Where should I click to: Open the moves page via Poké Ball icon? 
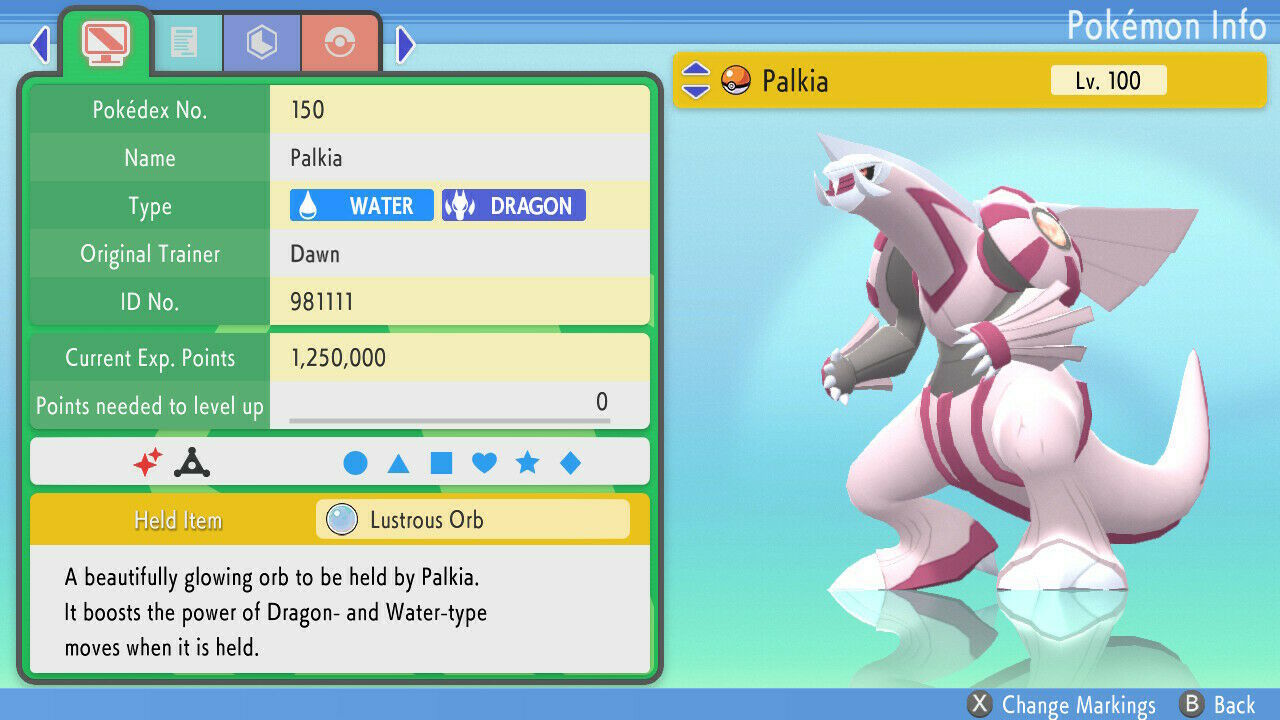(x=340, y=41)
